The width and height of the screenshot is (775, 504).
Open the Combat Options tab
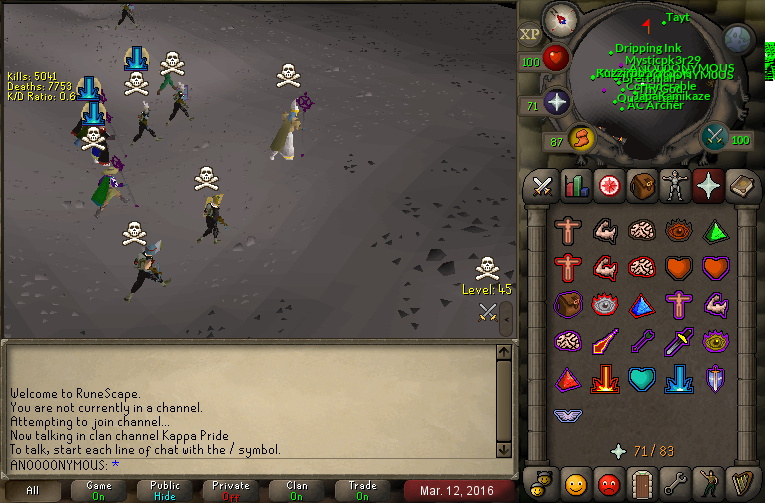pos(543,185)
